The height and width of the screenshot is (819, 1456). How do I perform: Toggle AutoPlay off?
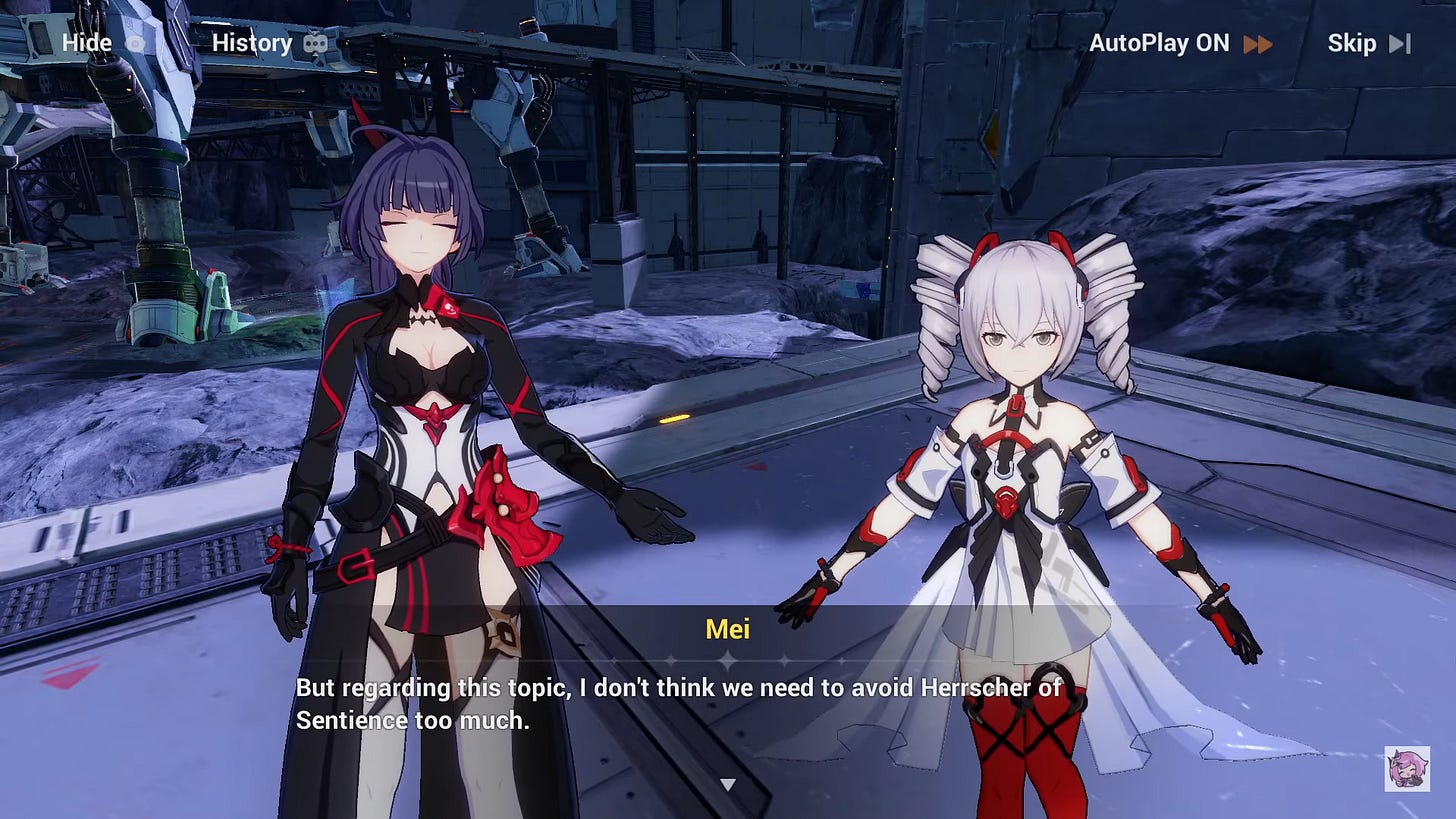[x=1179, y=43]
